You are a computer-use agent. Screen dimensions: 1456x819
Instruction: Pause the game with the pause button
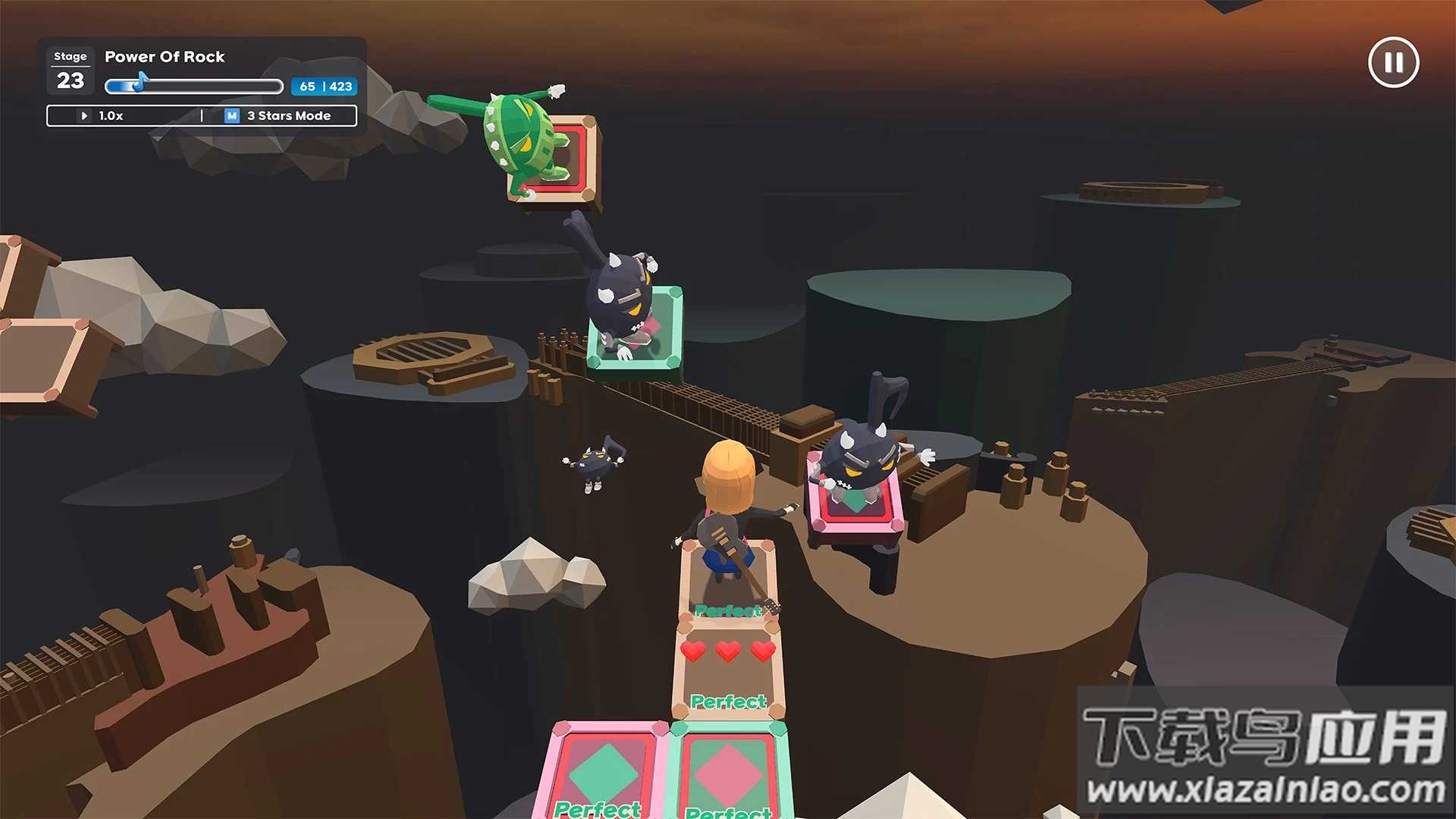point(1393,63)
